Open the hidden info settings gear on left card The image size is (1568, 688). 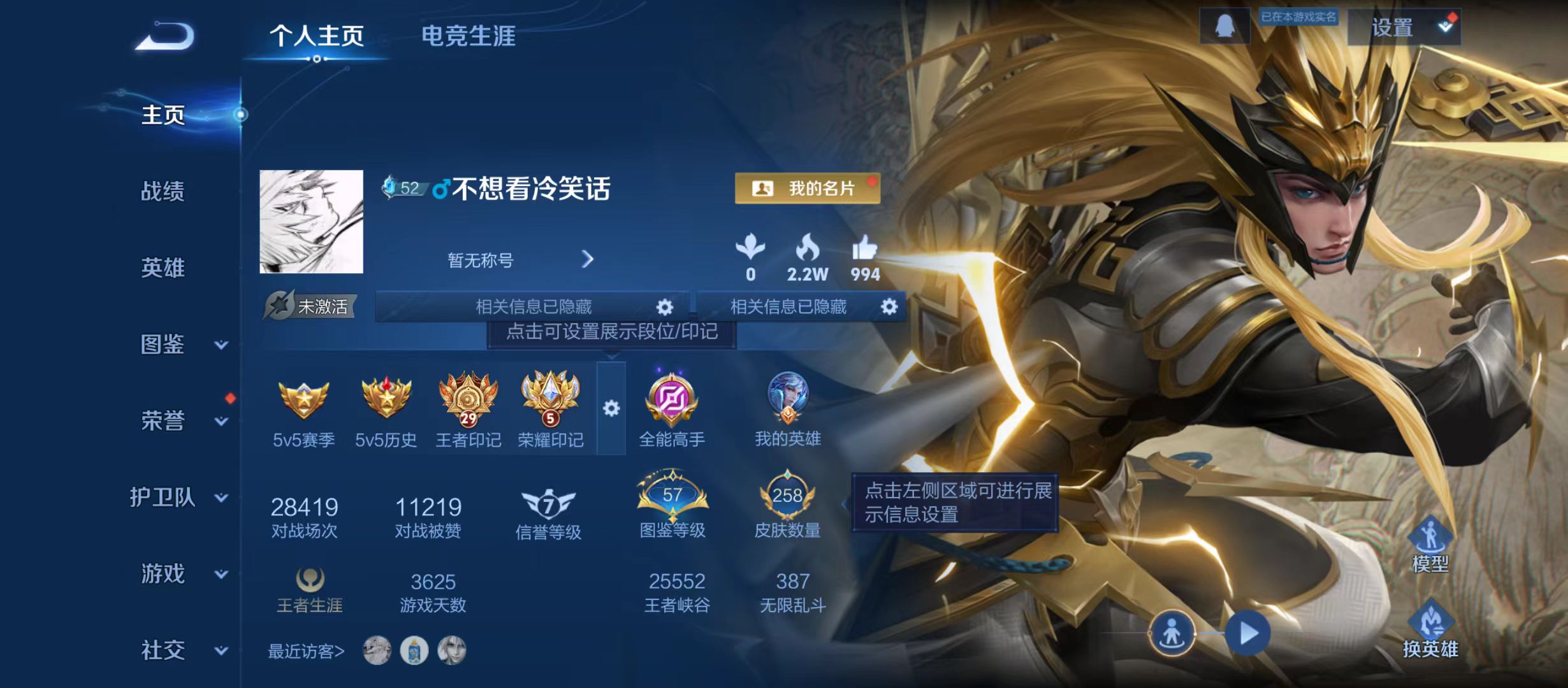pos(664,306)
